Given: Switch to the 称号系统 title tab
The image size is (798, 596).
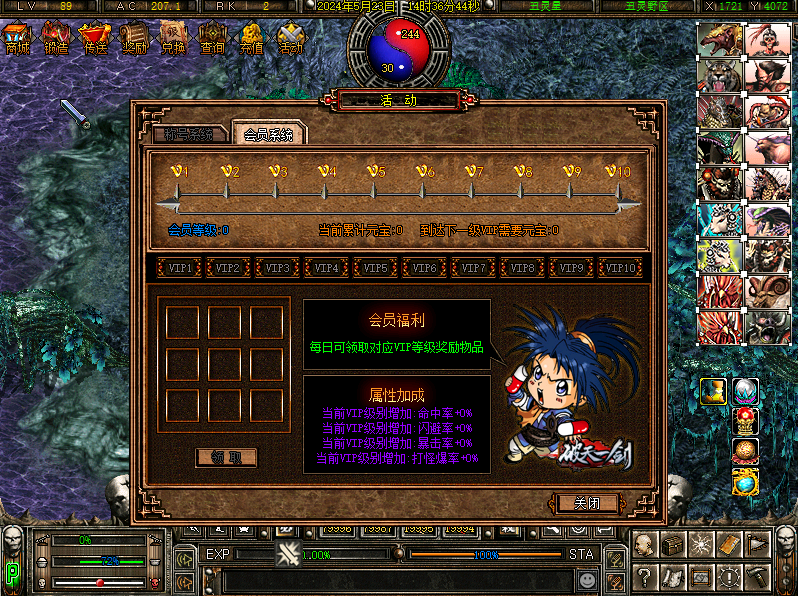Looking at the screenshot, I should pos(188,135).
